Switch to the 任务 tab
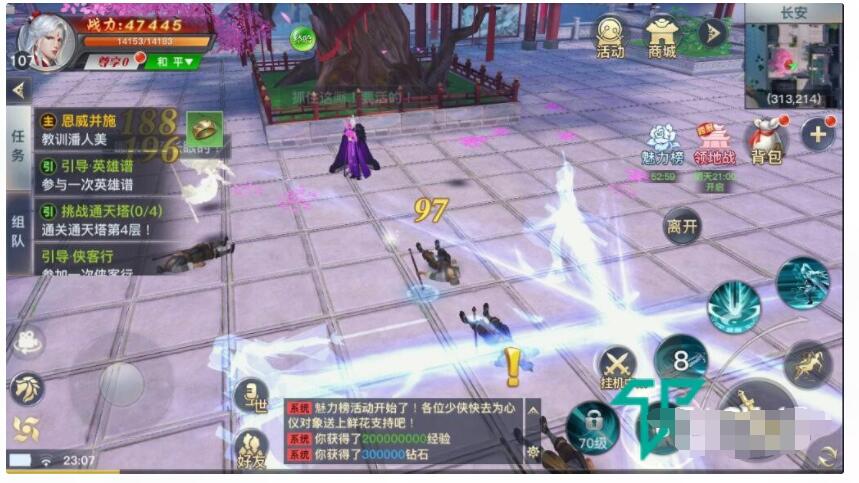This screenshot has width=859, height=483. 19,145
